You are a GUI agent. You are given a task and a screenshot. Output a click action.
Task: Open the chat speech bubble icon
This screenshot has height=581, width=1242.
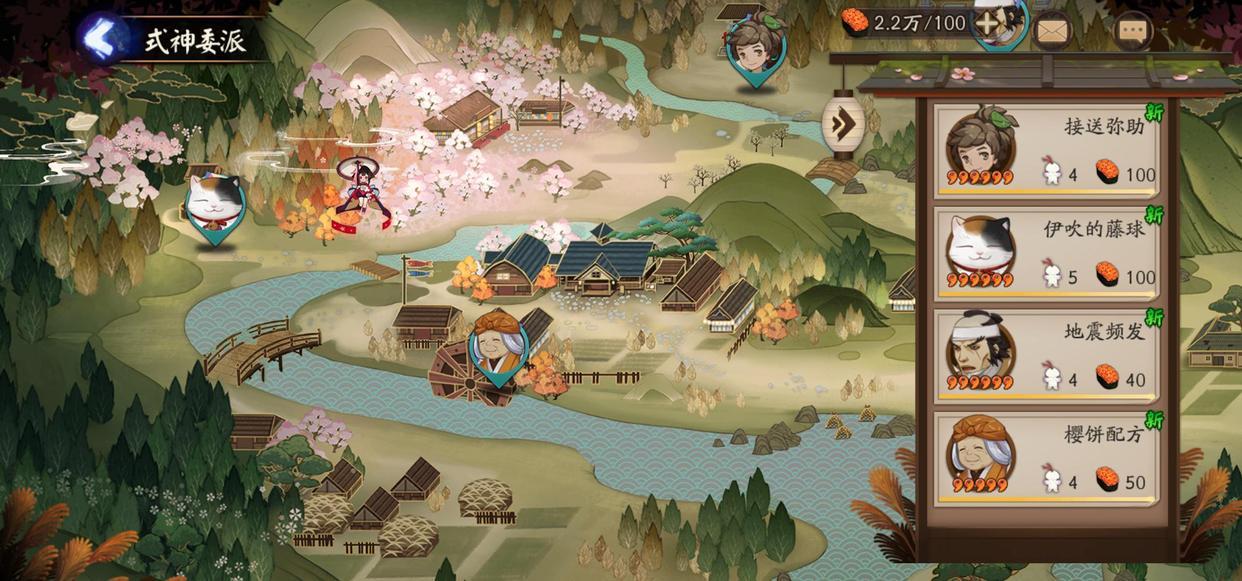tap(1132, 30)
